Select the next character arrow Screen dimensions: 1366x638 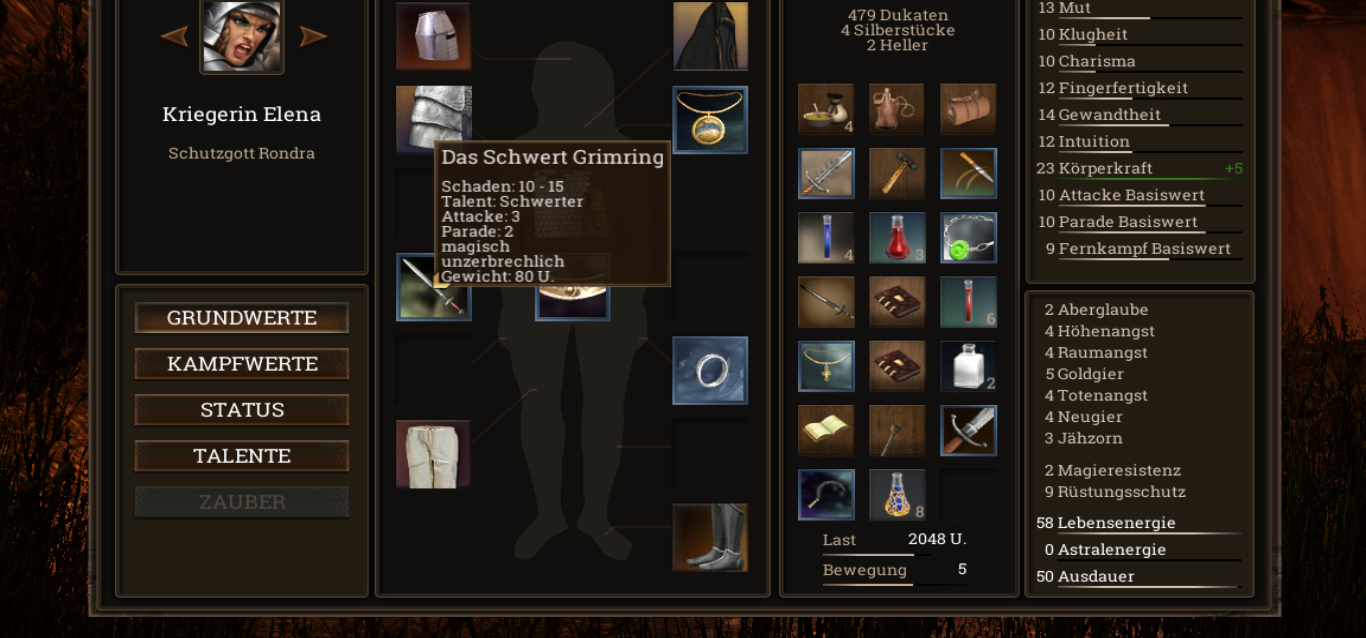(x=313, y=37)
